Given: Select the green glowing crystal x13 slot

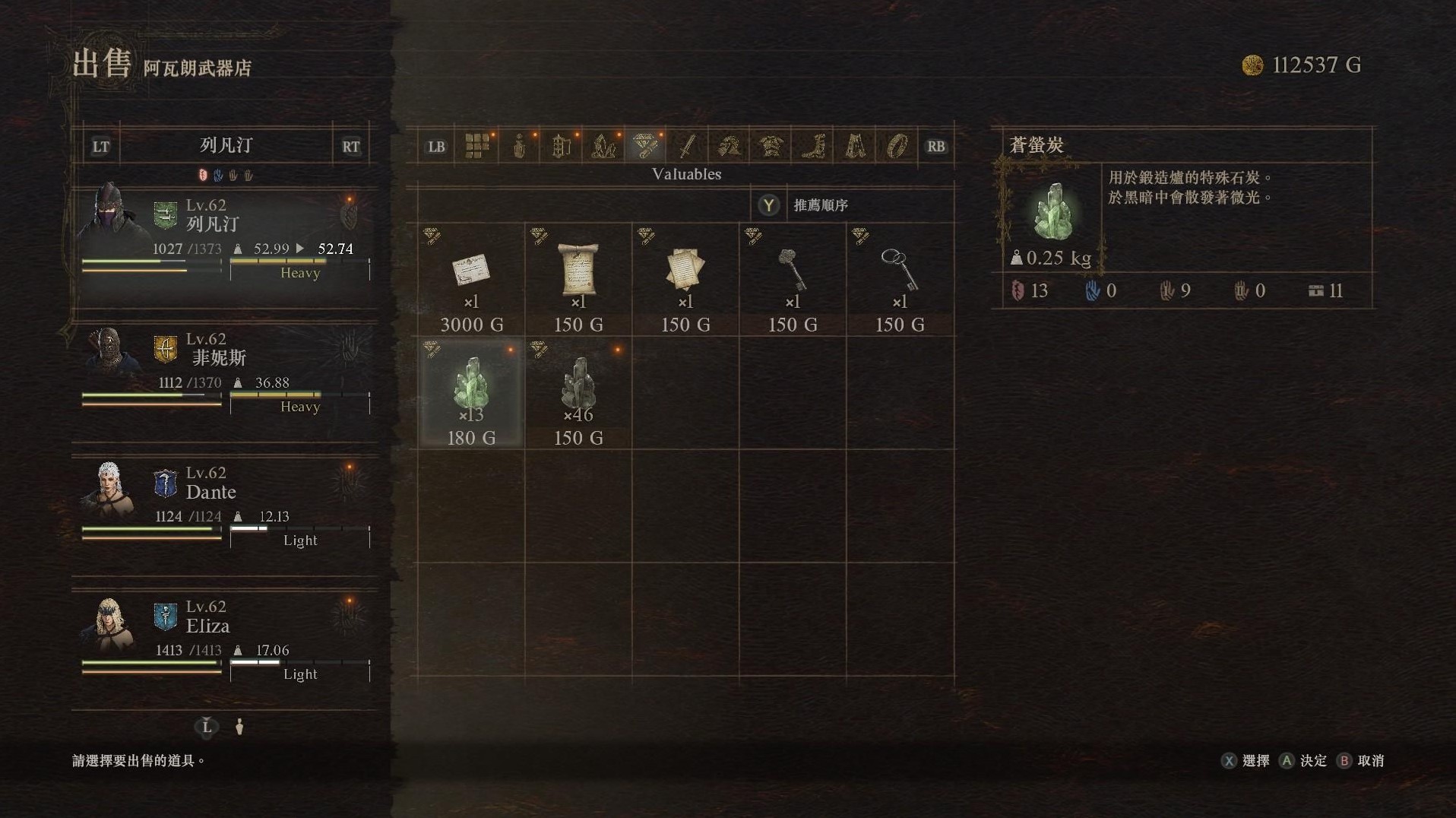Looking at the screenshot, I should point(471,393).
